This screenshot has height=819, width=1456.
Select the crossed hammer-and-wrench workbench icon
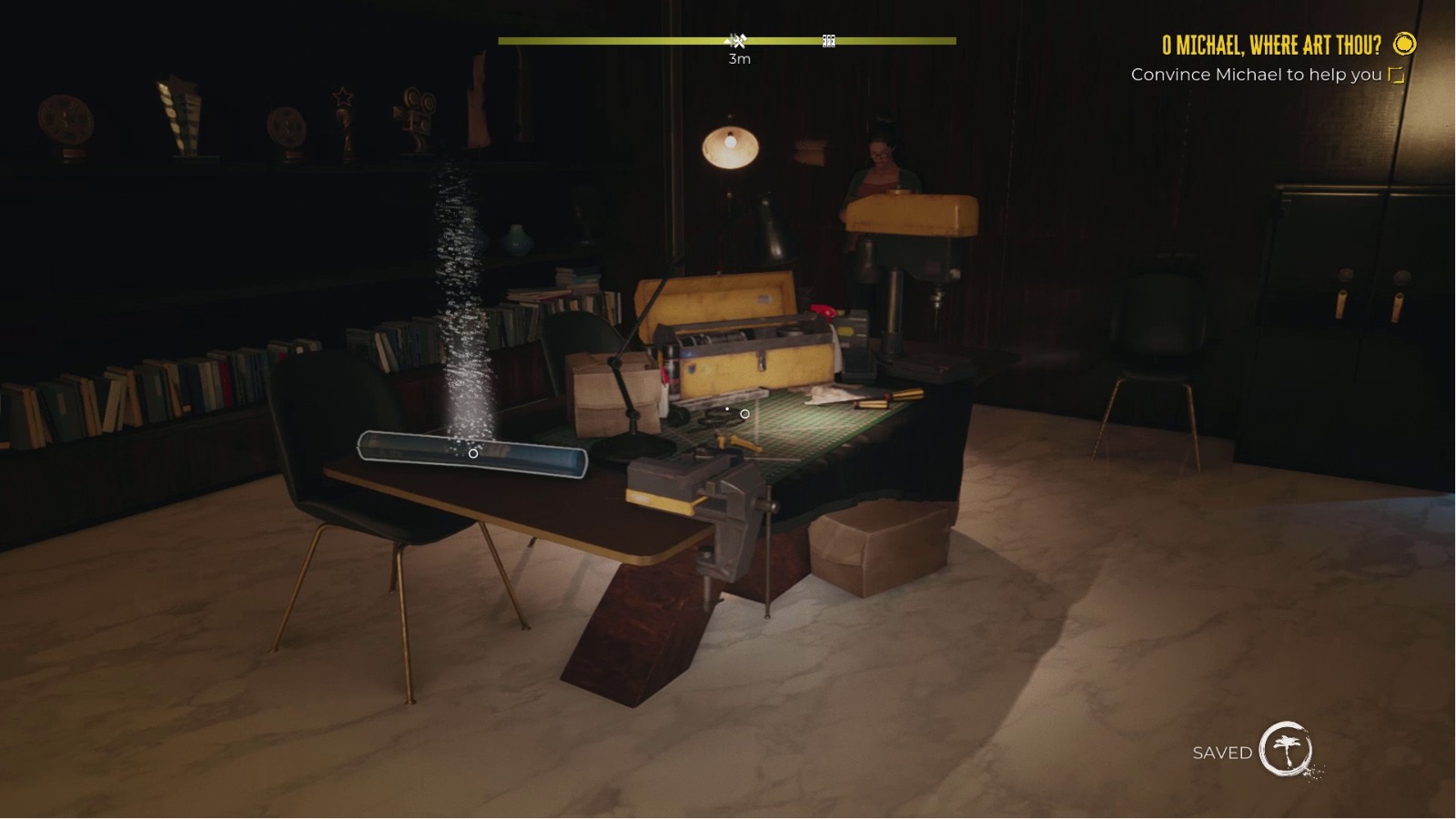click(x=739, y=40)
